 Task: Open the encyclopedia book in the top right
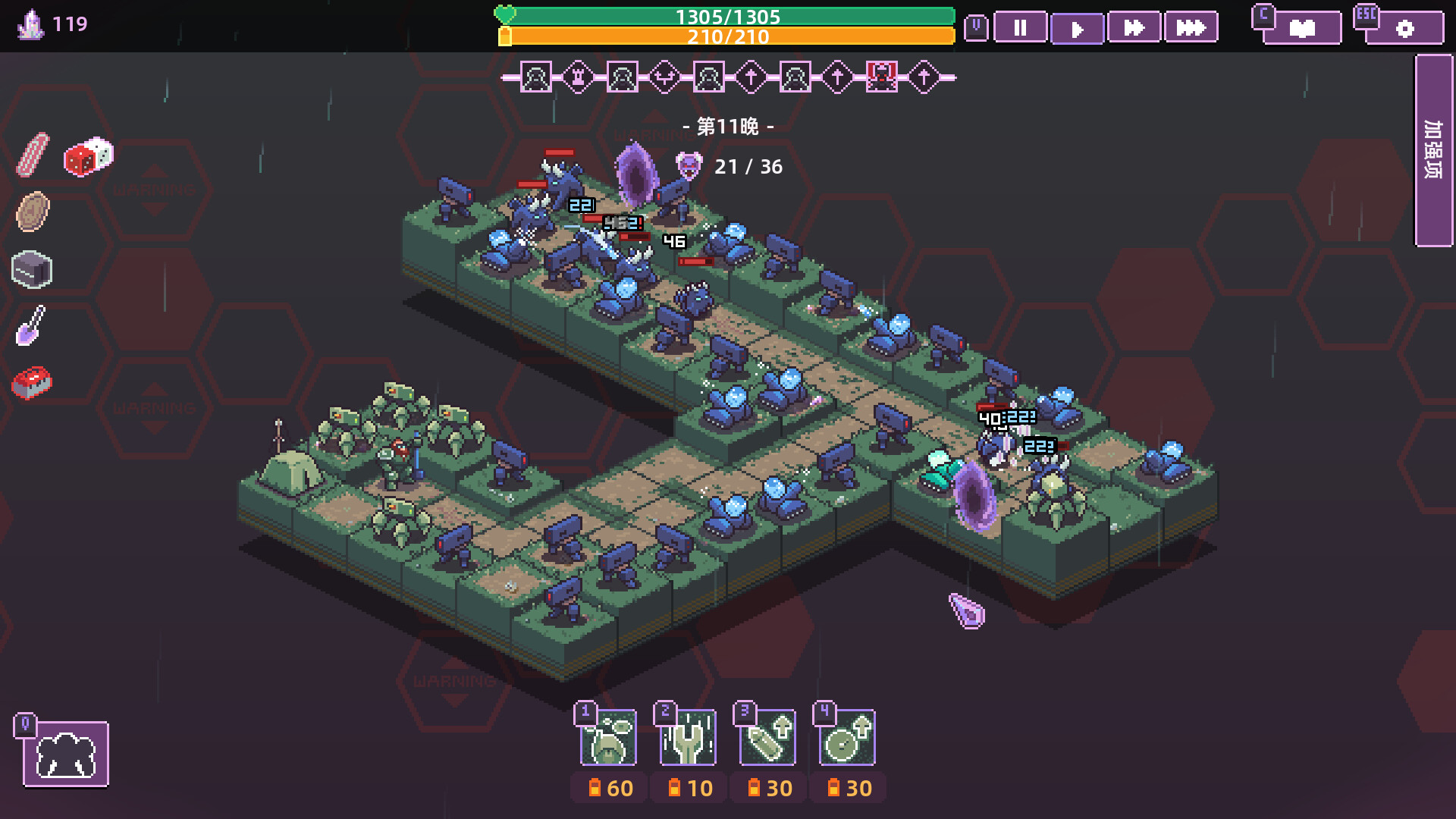pos(1301,28)
